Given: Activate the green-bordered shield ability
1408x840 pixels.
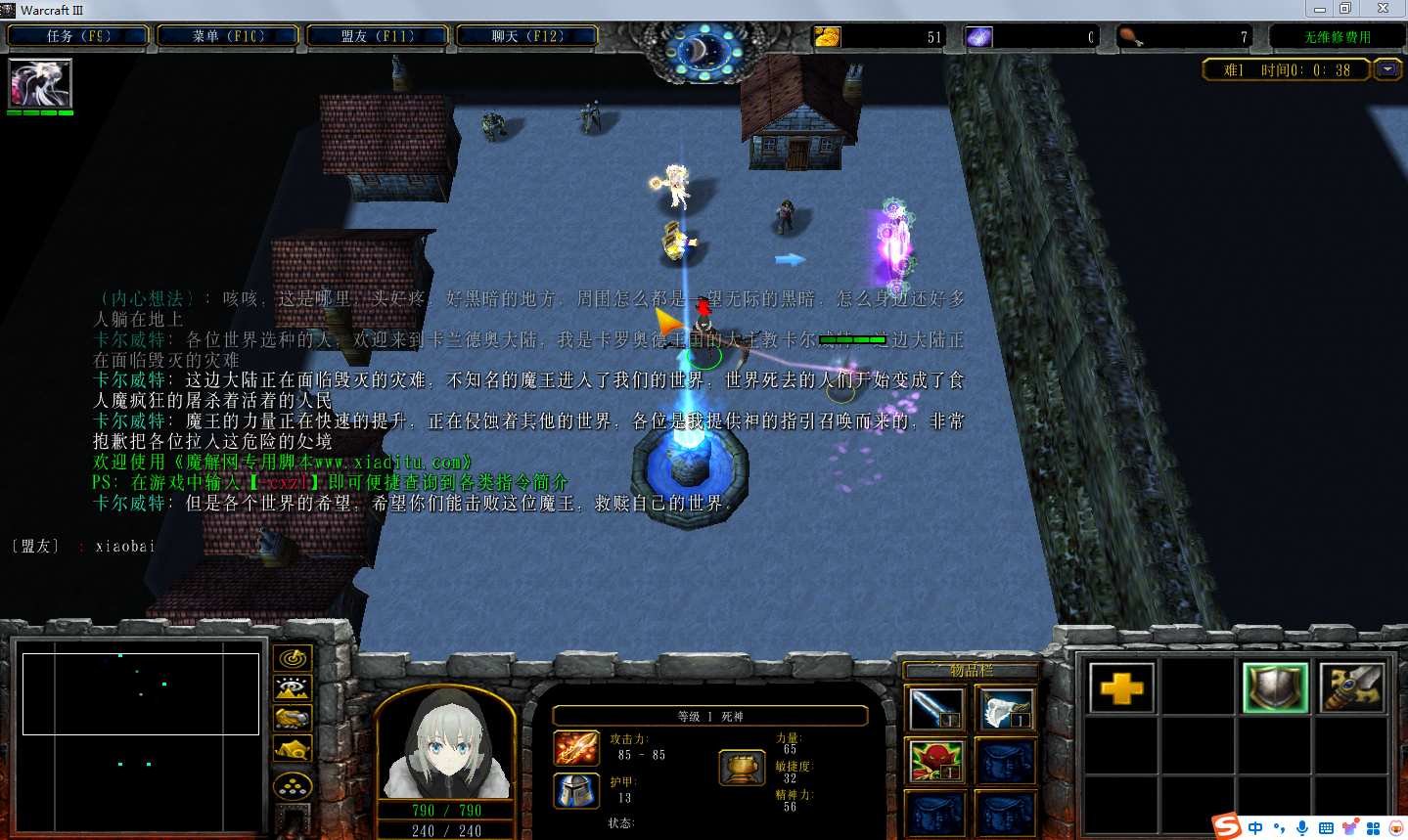Looking at the screenshot, I should pyautogui.click(x=1275, y=688).
